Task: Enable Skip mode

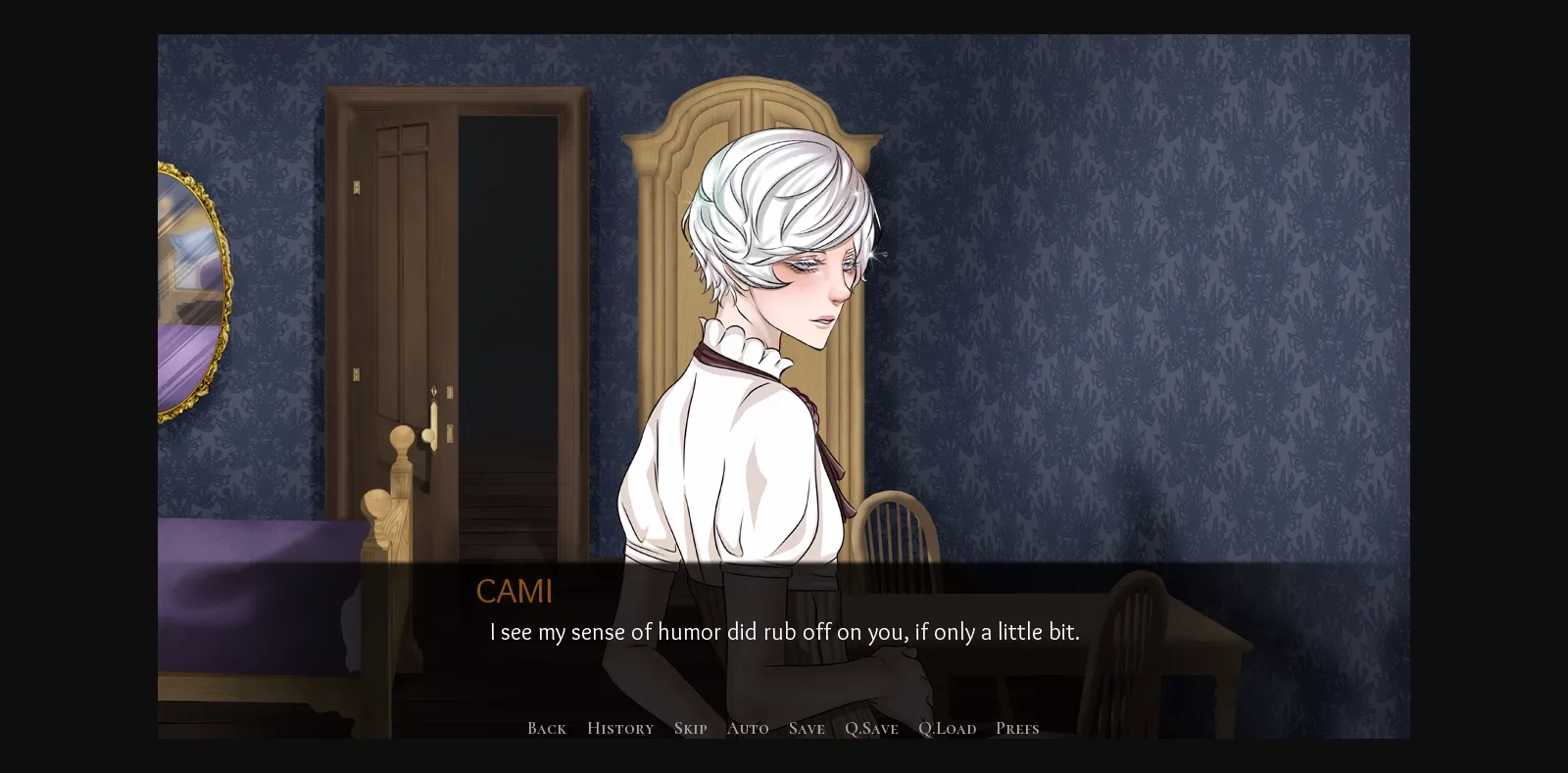Action: (690, 728)
